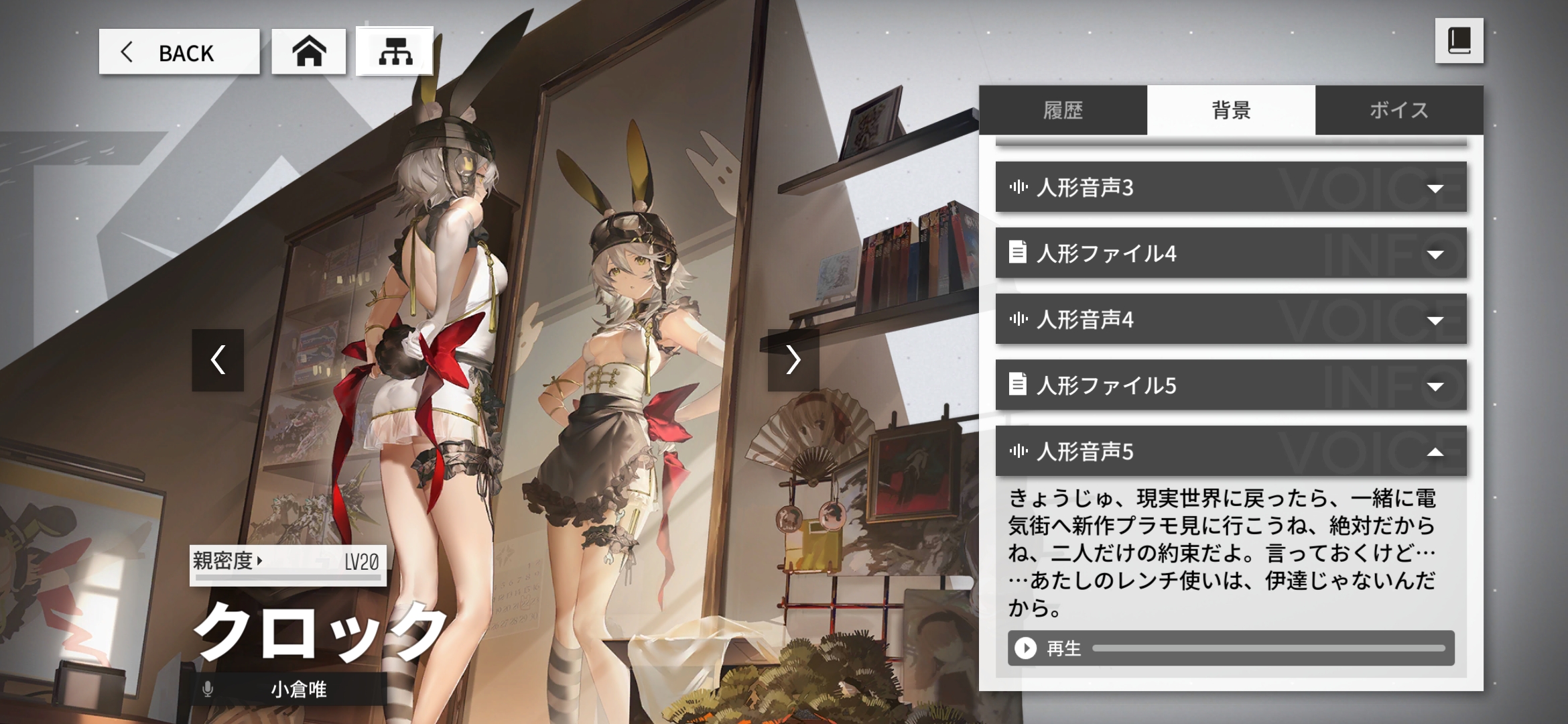Play the 人形音声5 voice clip

point(1026,648)
